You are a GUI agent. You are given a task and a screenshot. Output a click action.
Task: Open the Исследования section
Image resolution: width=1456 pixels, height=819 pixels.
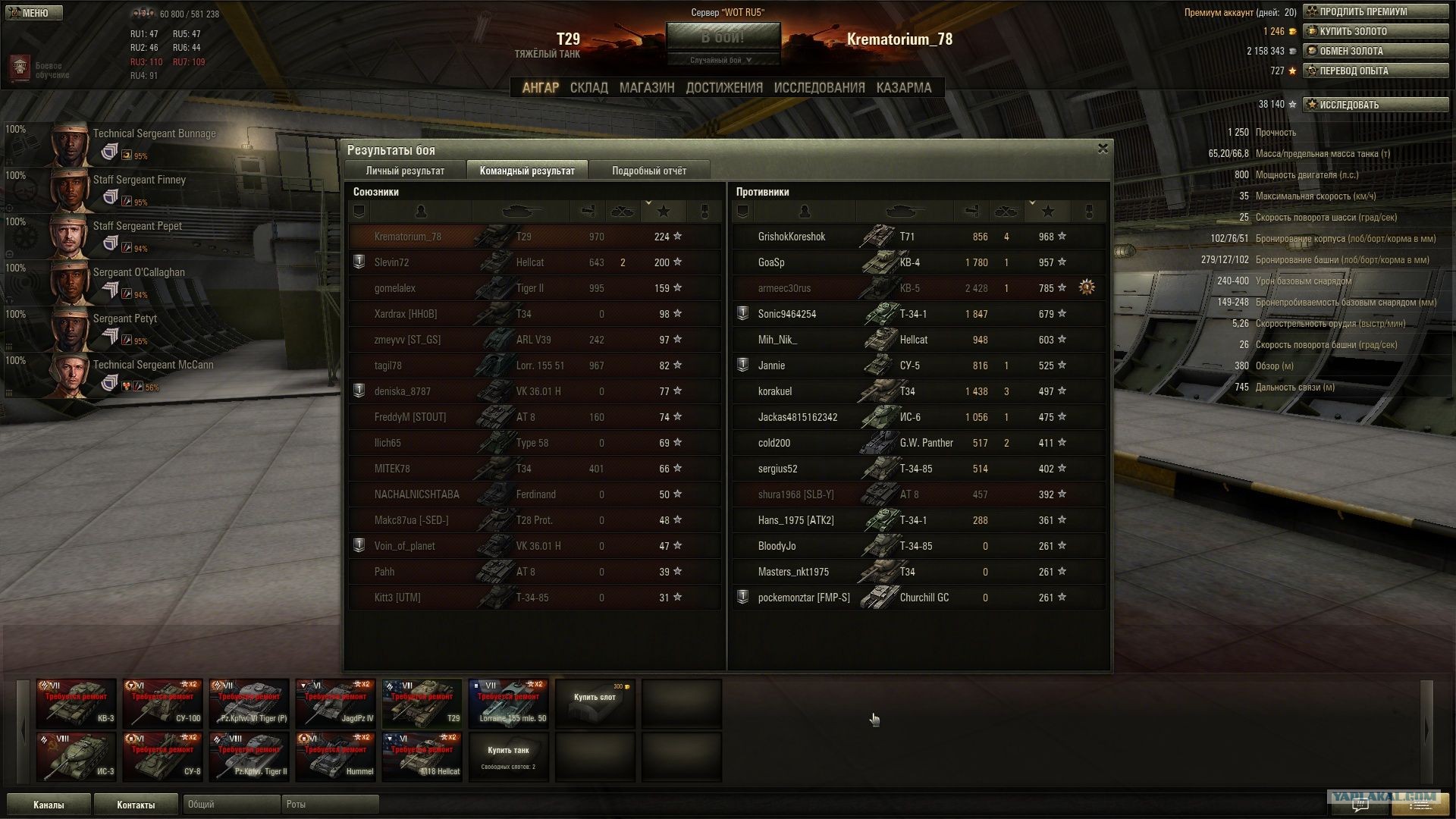(x=819, y=88)
